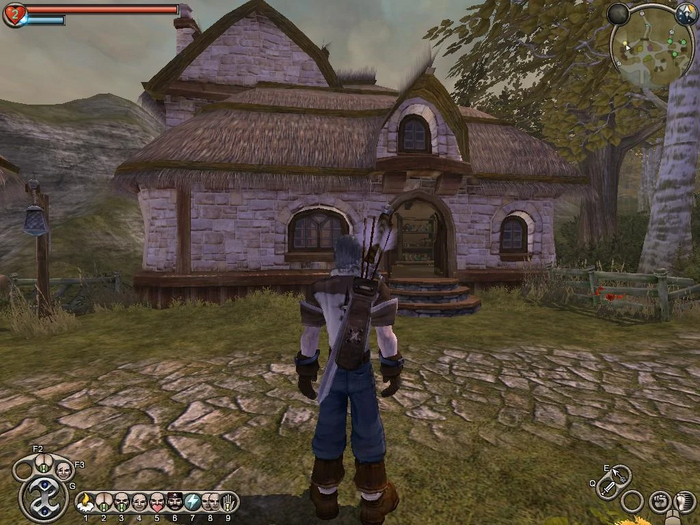Select the smiling face quick slot labeled F3
The height and width of the screenshot is (525, 700).
point(63,469)
